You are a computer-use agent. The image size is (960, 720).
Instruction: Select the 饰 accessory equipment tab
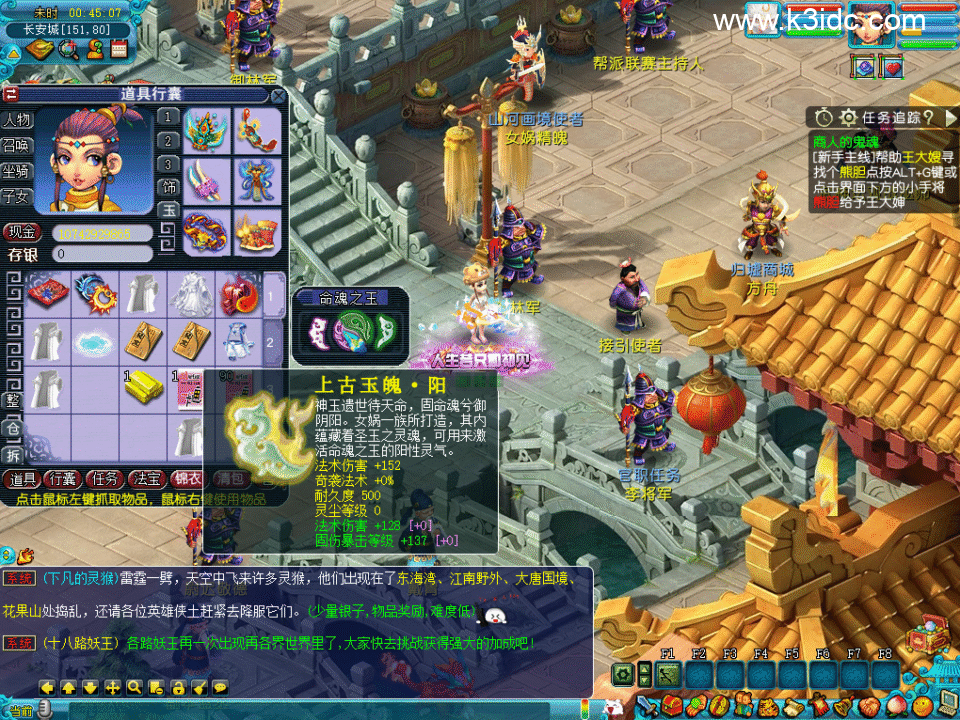click(x=169, y=186)
